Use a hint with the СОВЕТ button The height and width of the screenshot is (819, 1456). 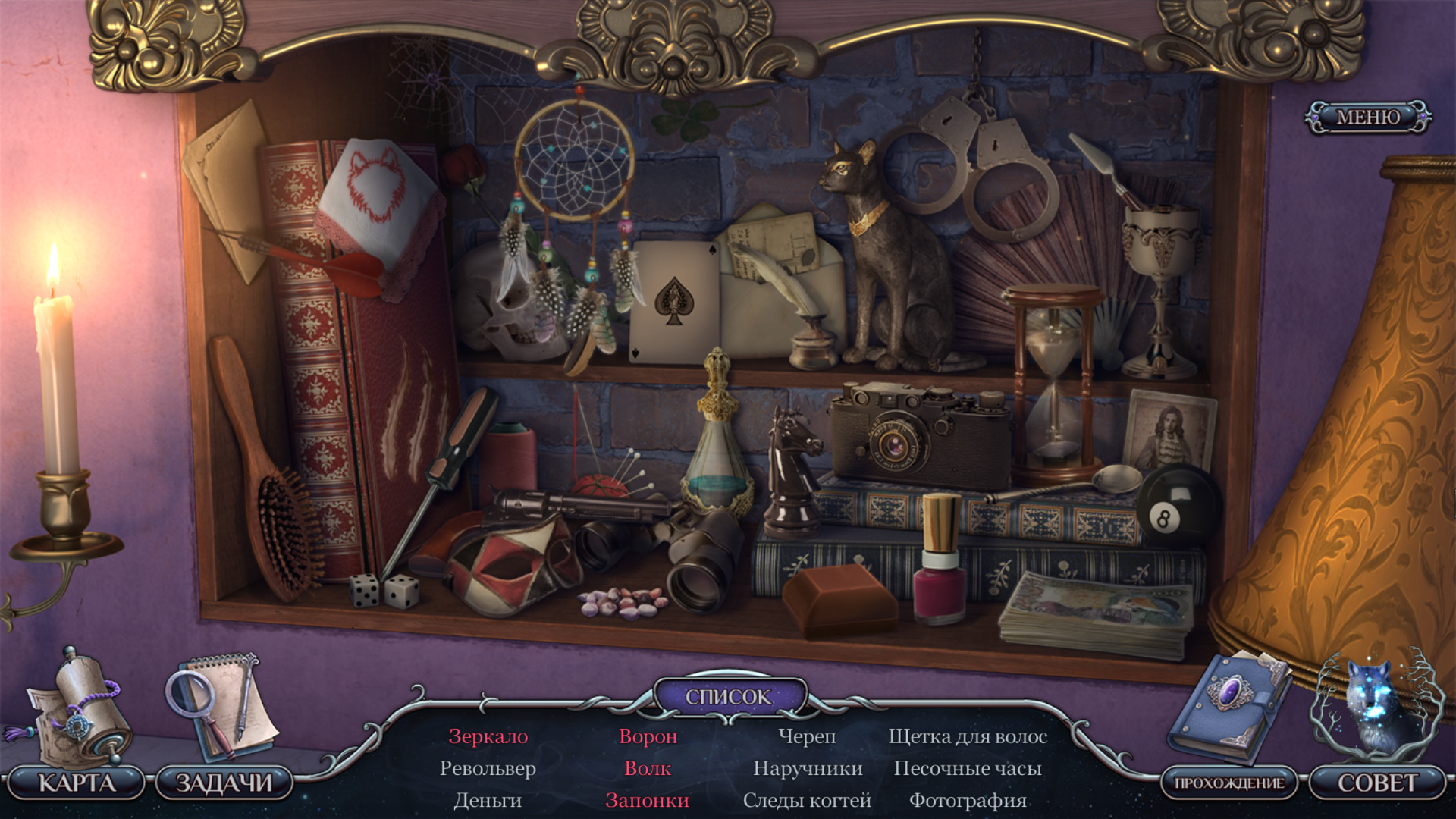pyautogui.click(x=1376, y=783)
